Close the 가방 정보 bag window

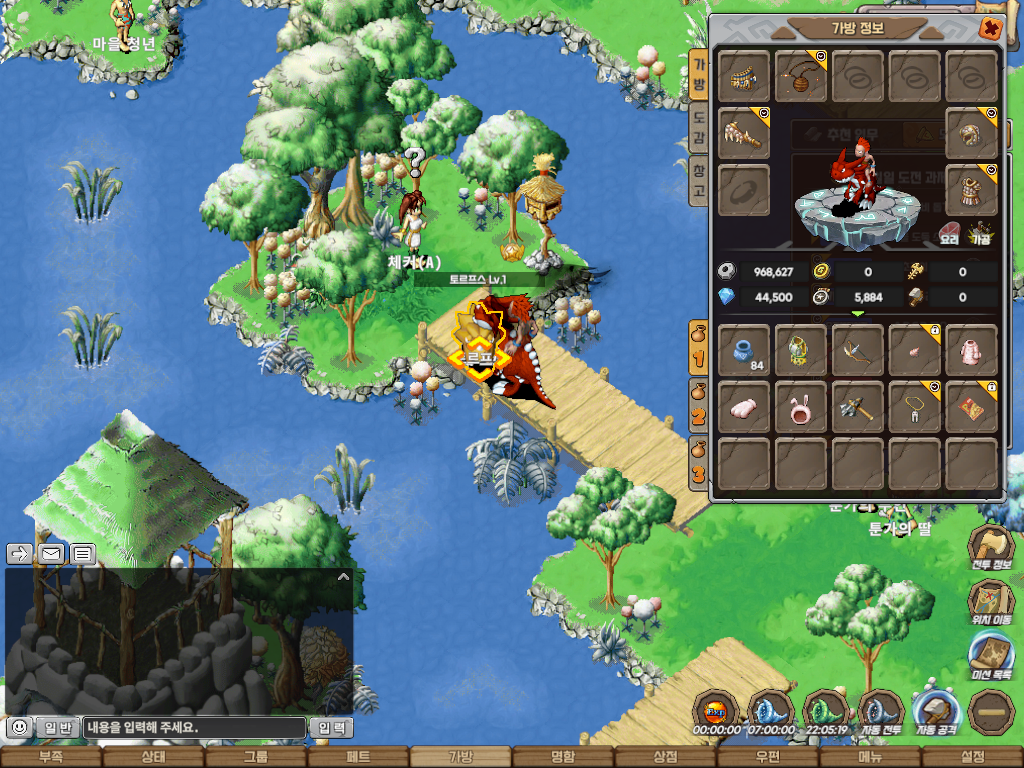[990, 28]
